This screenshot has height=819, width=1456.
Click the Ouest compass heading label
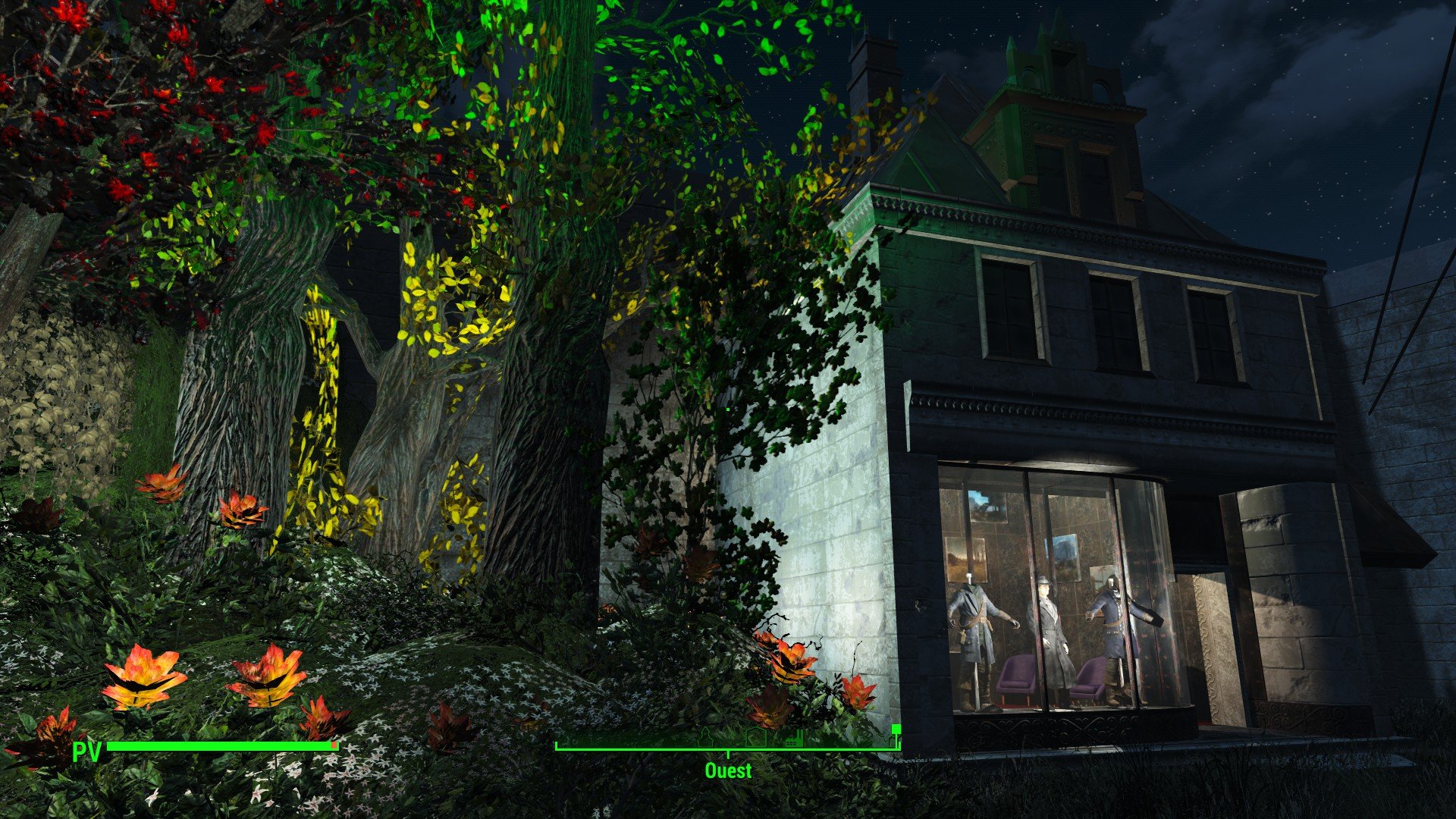point(728,770)
